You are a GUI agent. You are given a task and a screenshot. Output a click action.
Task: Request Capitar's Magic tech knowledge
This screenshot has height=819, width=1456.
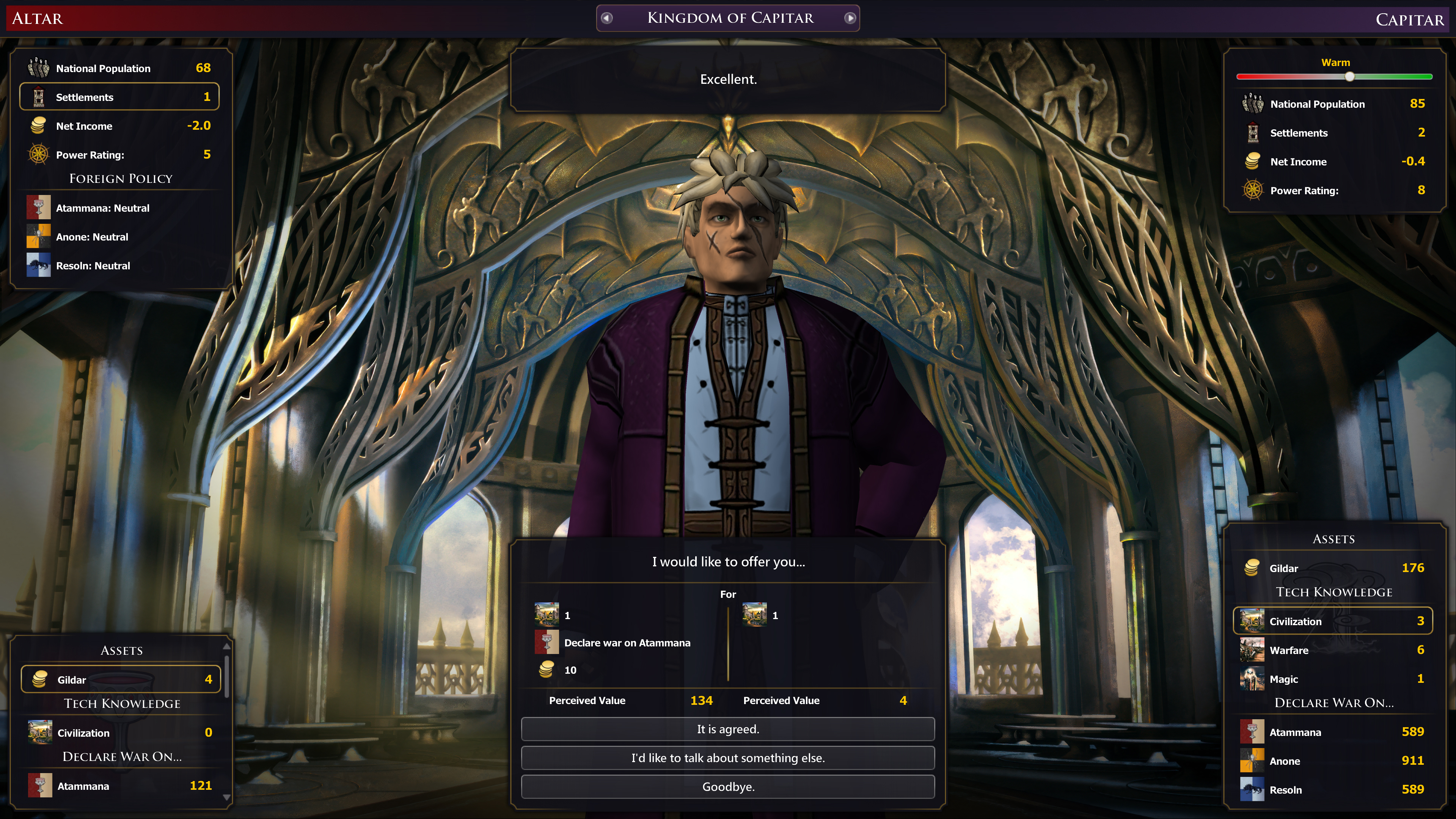1333,679
